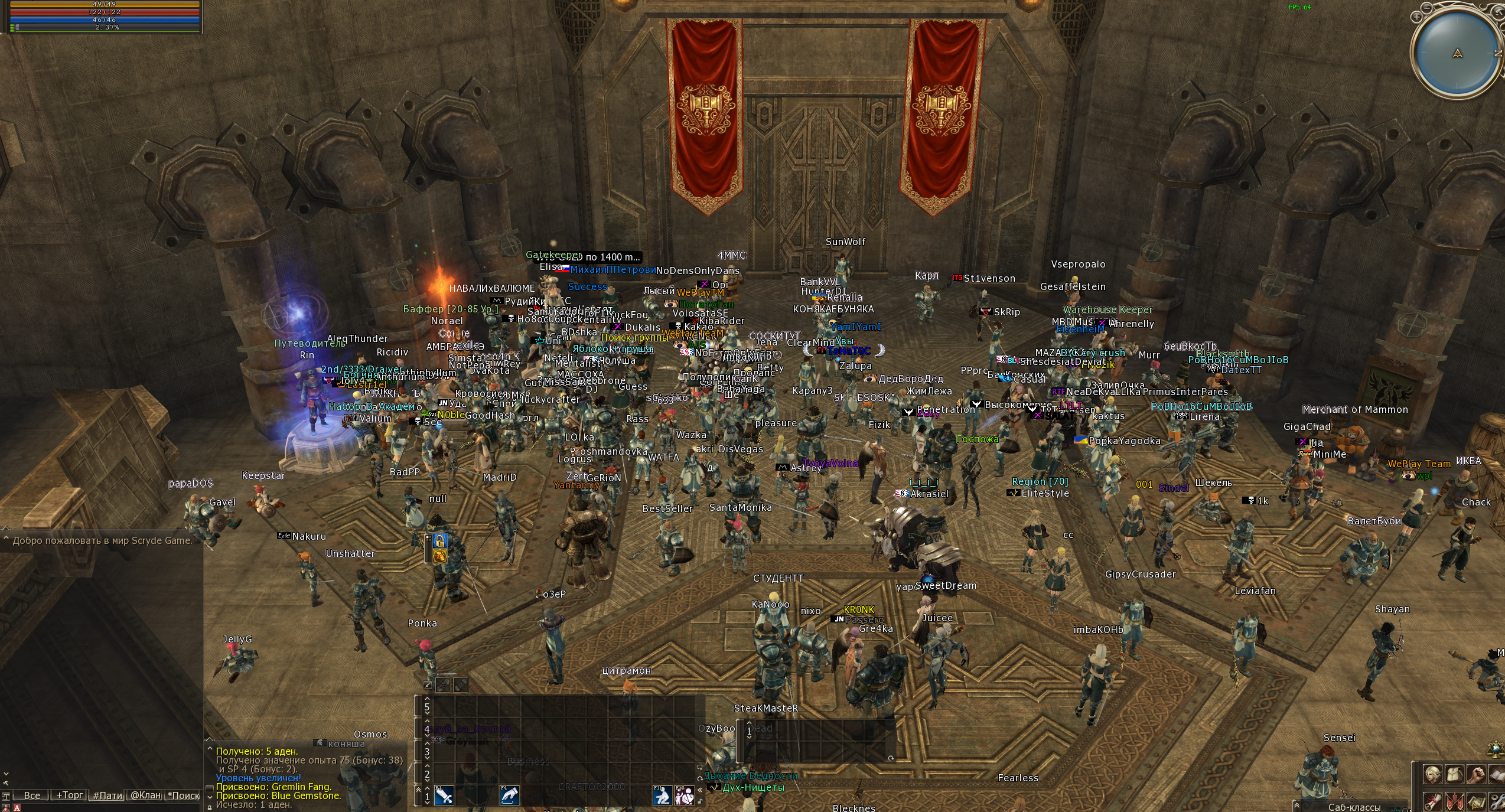Open the quest scroll icon
The width and height of the screenshot is (1505, 812).
click(1432, 802)
